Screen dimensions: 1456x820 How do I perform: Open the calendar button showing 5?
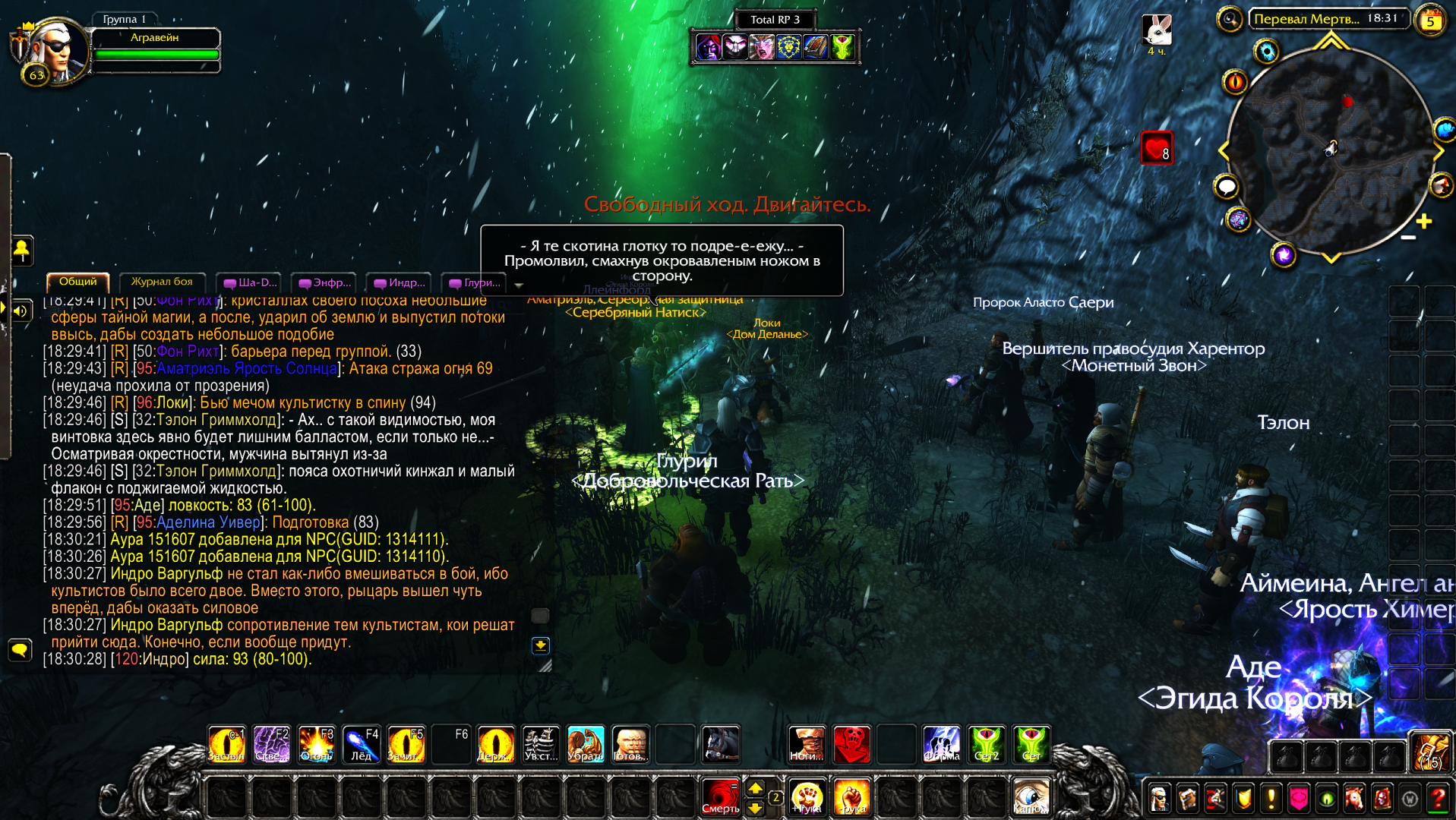pos(1431,20)
